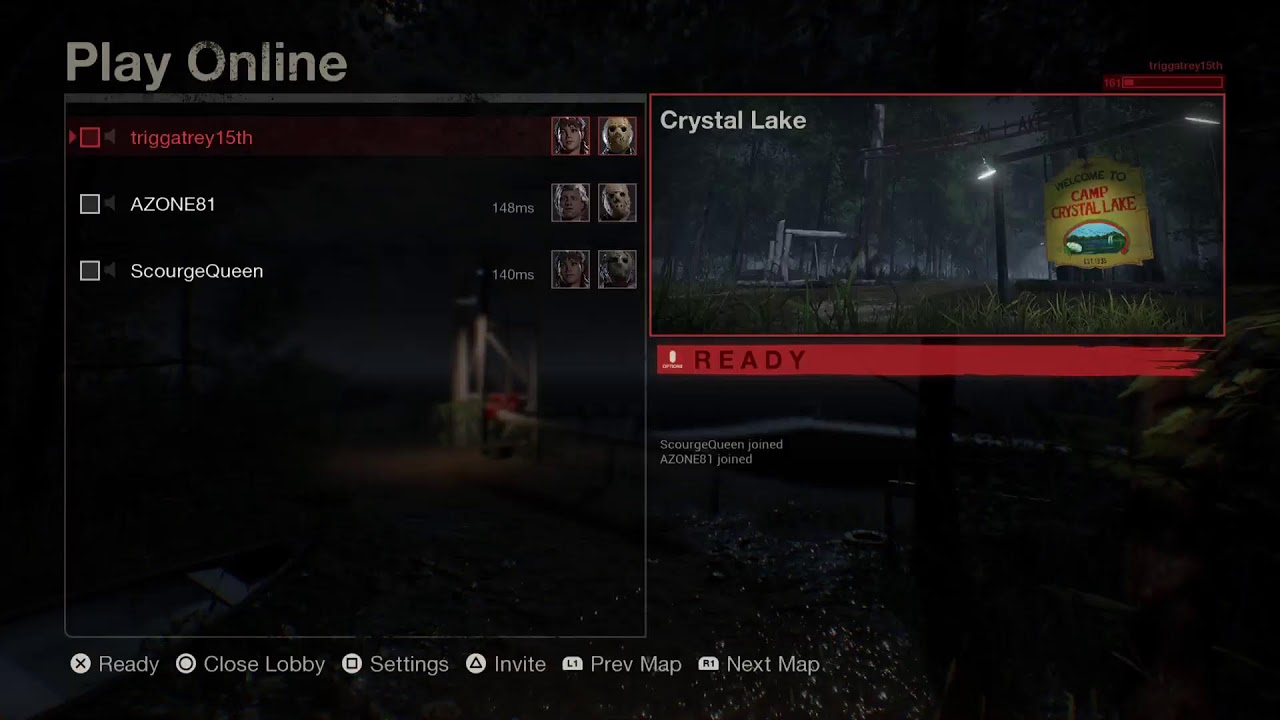
Task: Open the lobby Settings
Action: point(395,664)
